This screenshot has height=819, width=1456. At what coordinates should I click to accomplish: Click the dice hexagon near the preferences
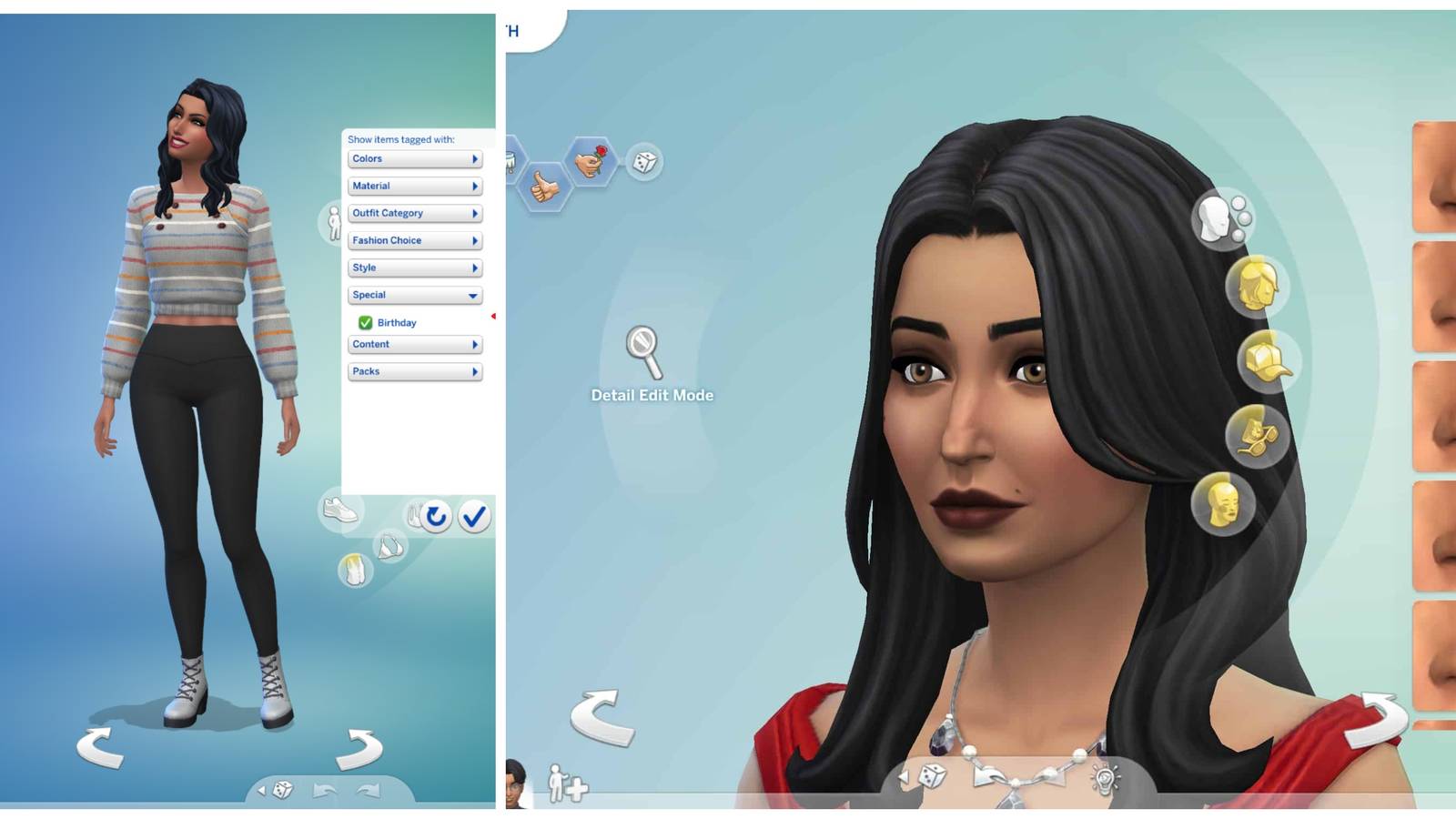(646, 162)
